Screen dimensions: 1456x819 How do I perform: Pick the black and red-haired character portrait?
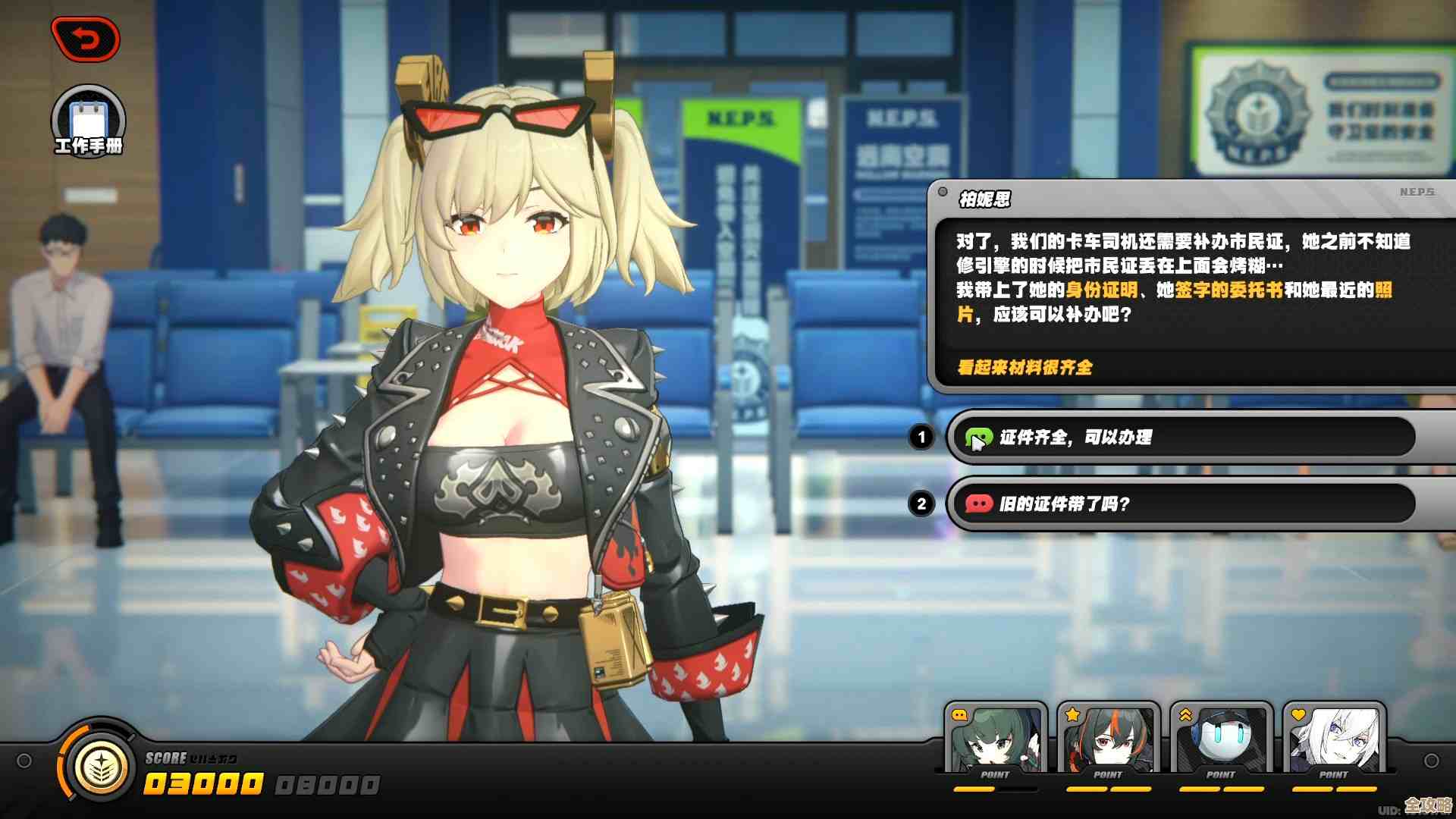pos(1108,739)
